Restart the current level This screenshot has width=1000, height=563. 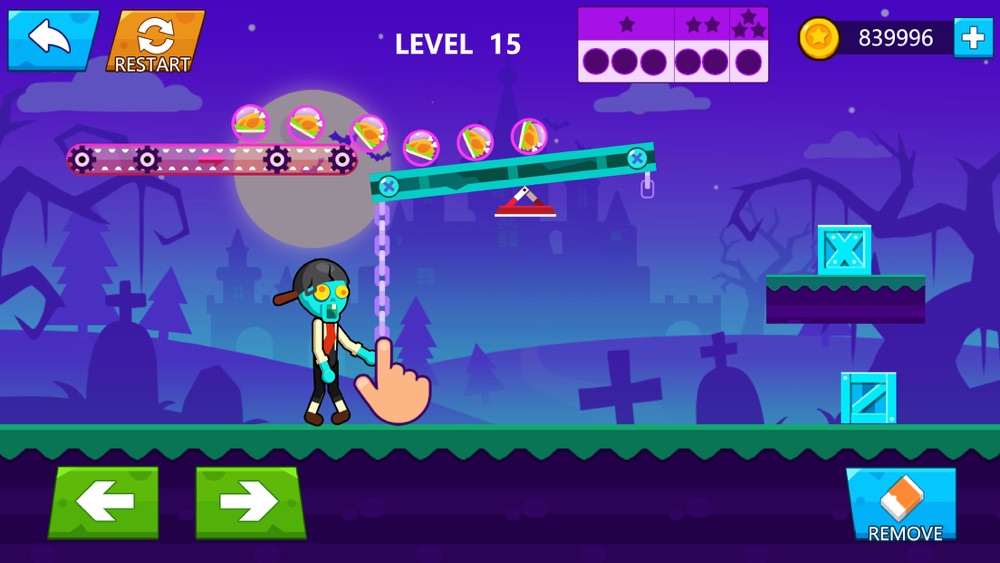(x=154, y=42)
